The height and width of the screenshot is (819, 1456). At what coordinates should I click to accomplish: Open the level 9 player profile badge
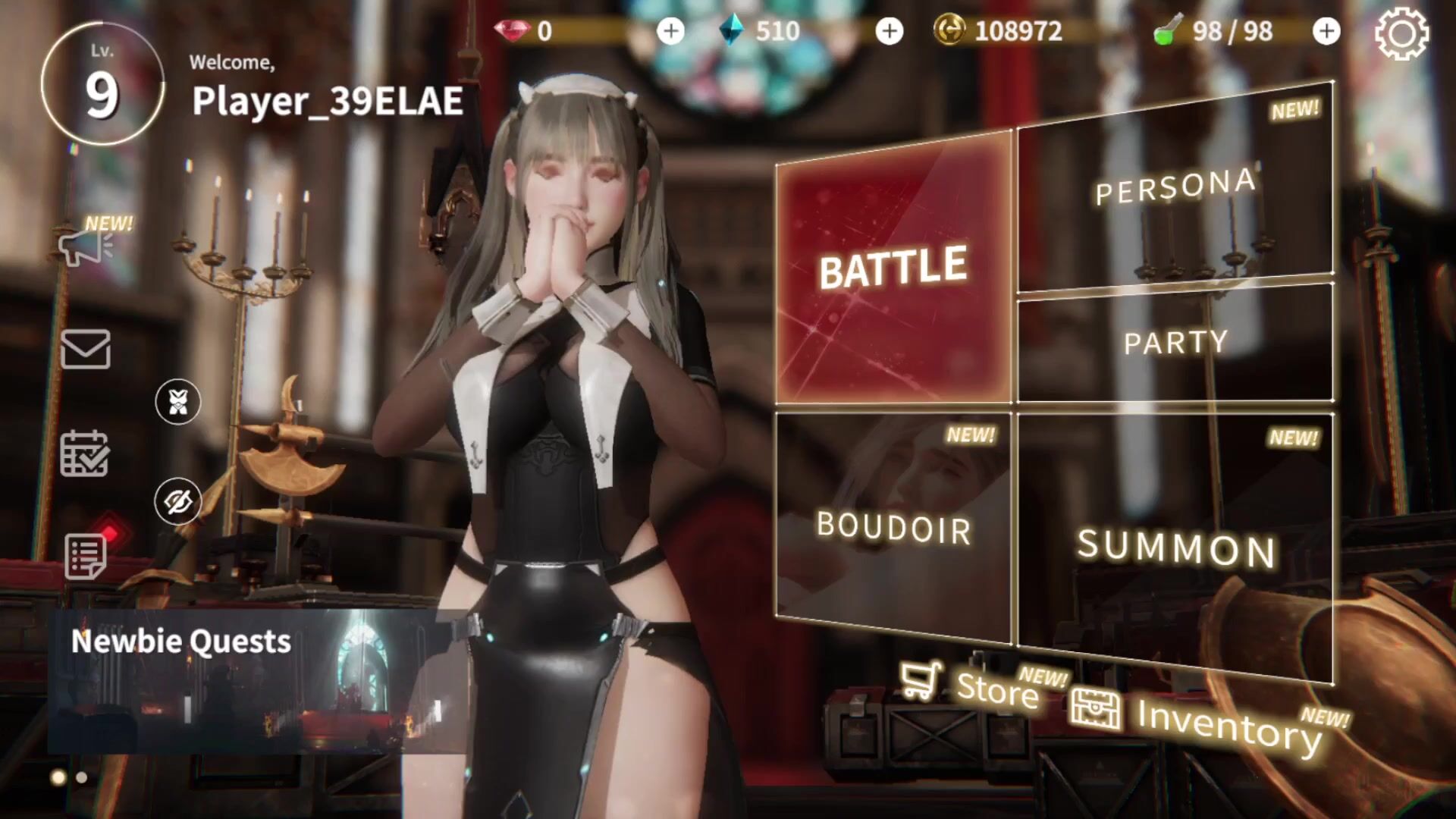coord(102,83)
